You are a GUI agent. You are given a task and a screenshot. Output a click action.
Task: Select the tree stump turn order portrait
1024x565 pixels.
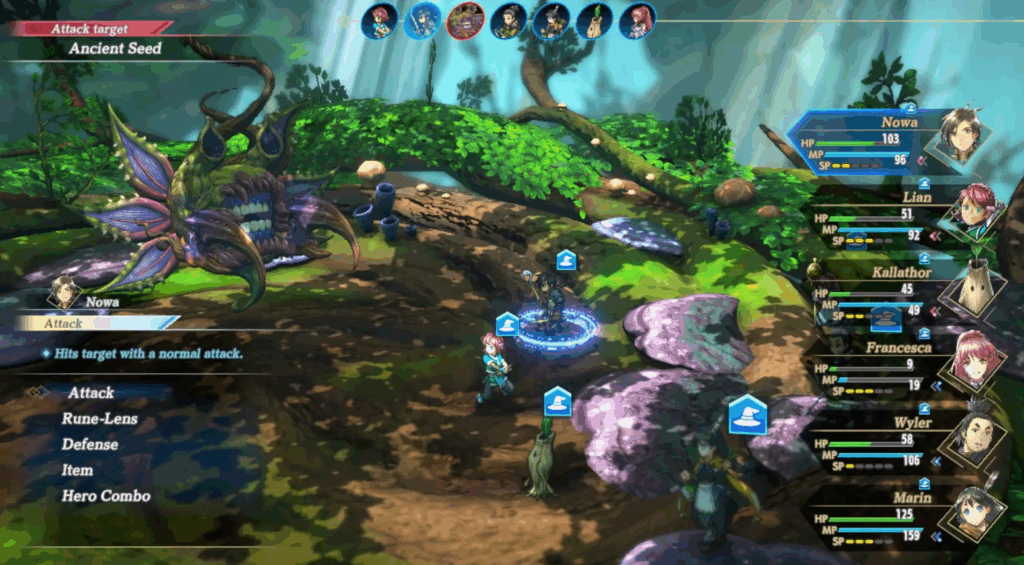click(x=594, y=21)
